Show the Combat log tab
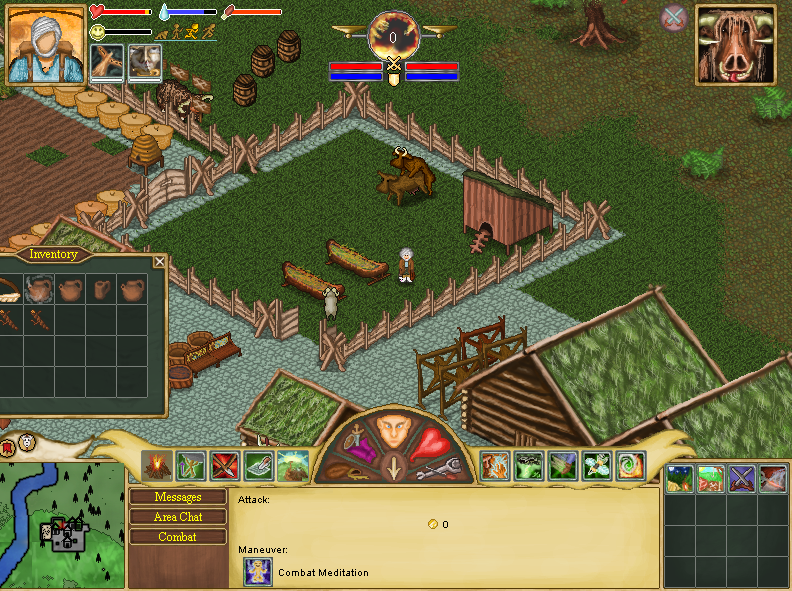 click(178, 537)
